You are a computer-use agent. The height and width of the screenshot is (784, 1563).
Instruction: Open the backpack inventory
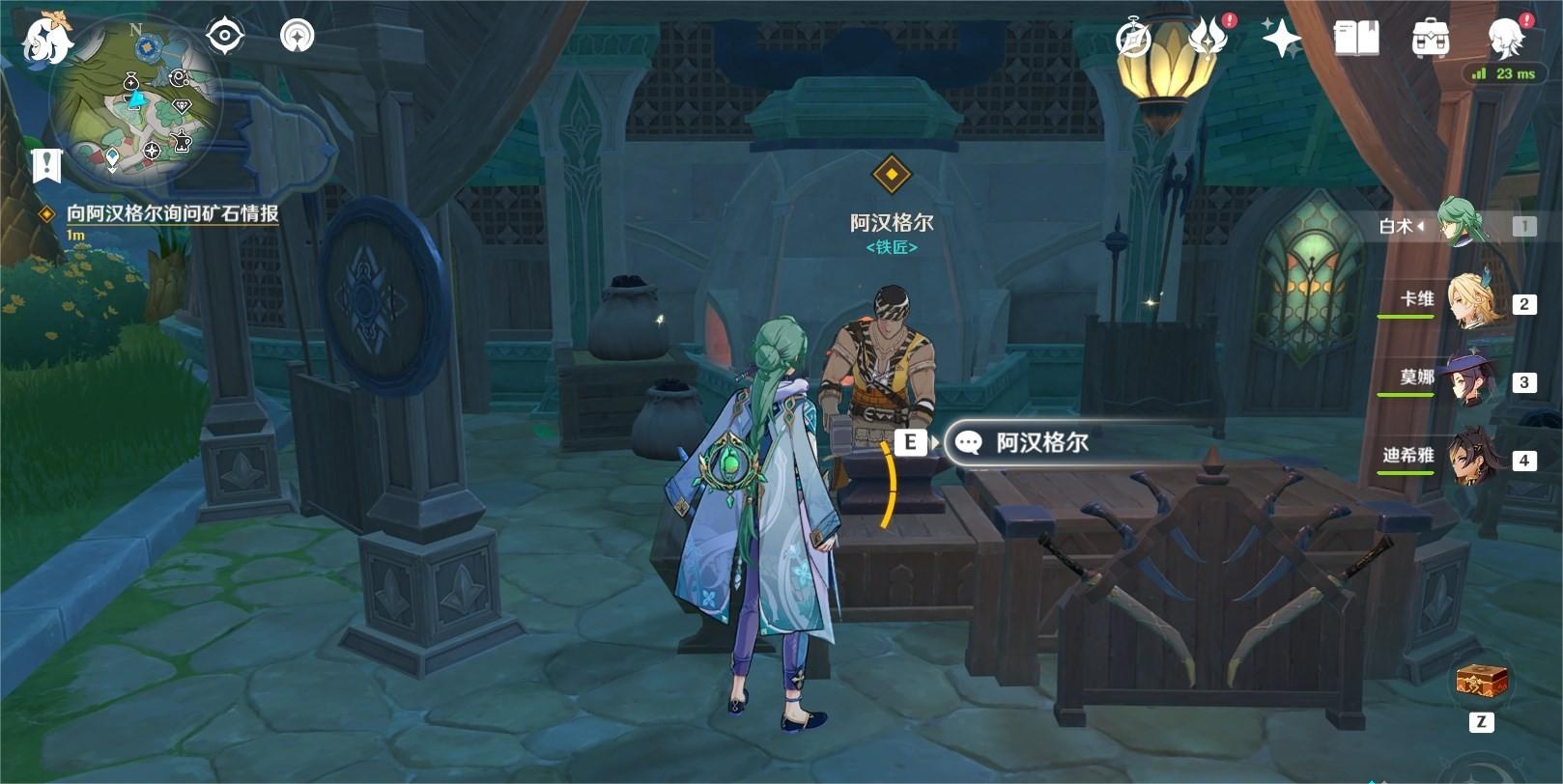(x=1430, y=40)
